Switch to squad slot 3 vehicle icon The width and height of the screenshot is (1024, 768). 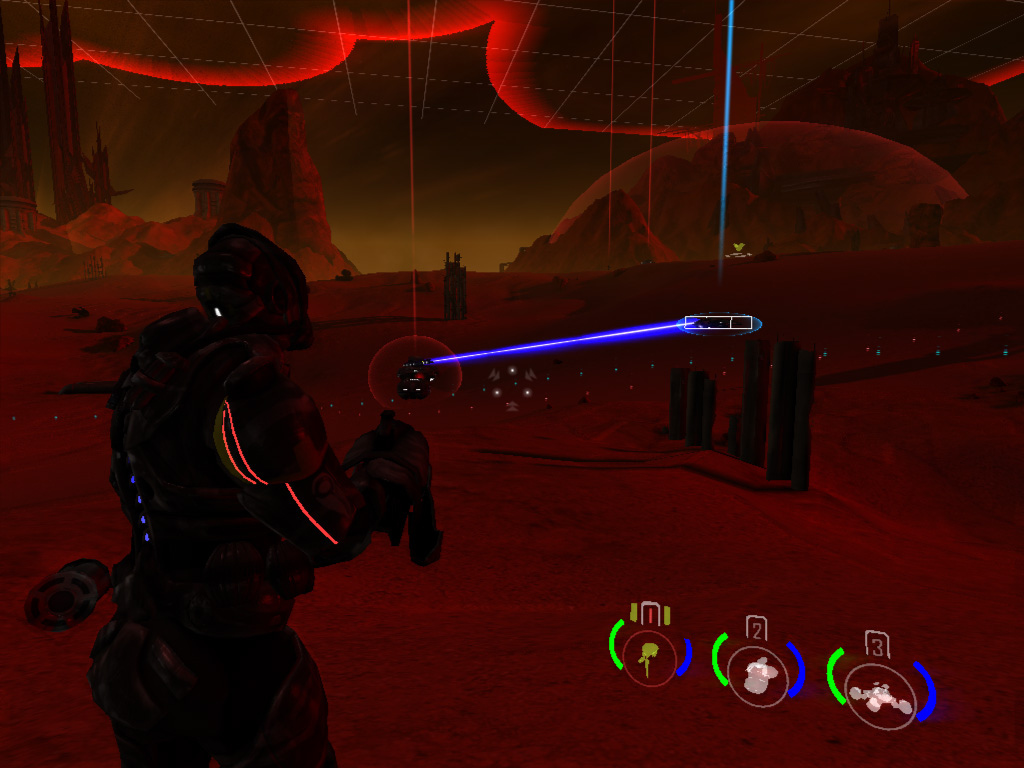(x=879, y=694)
